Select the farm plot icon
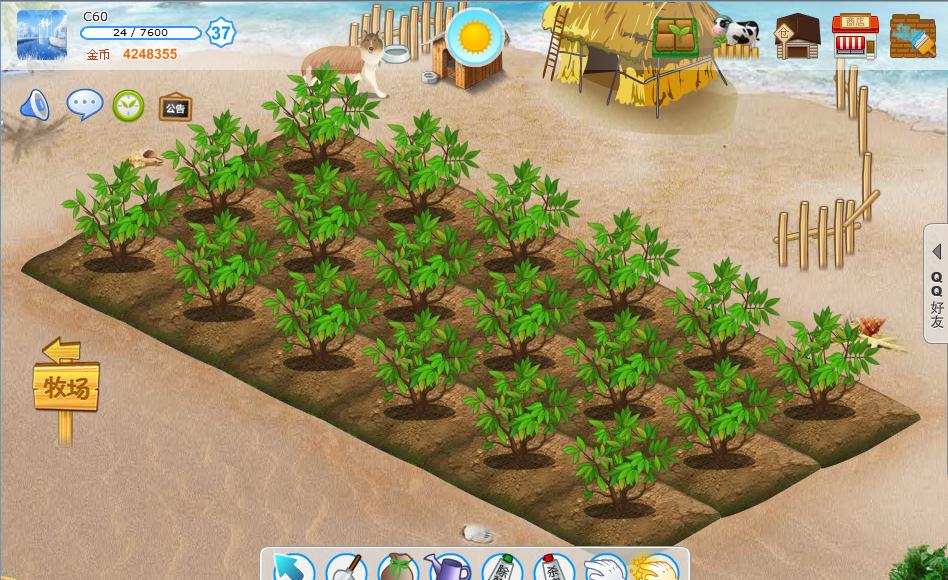This screenshot has width=948, height=580. coord(676,37)
